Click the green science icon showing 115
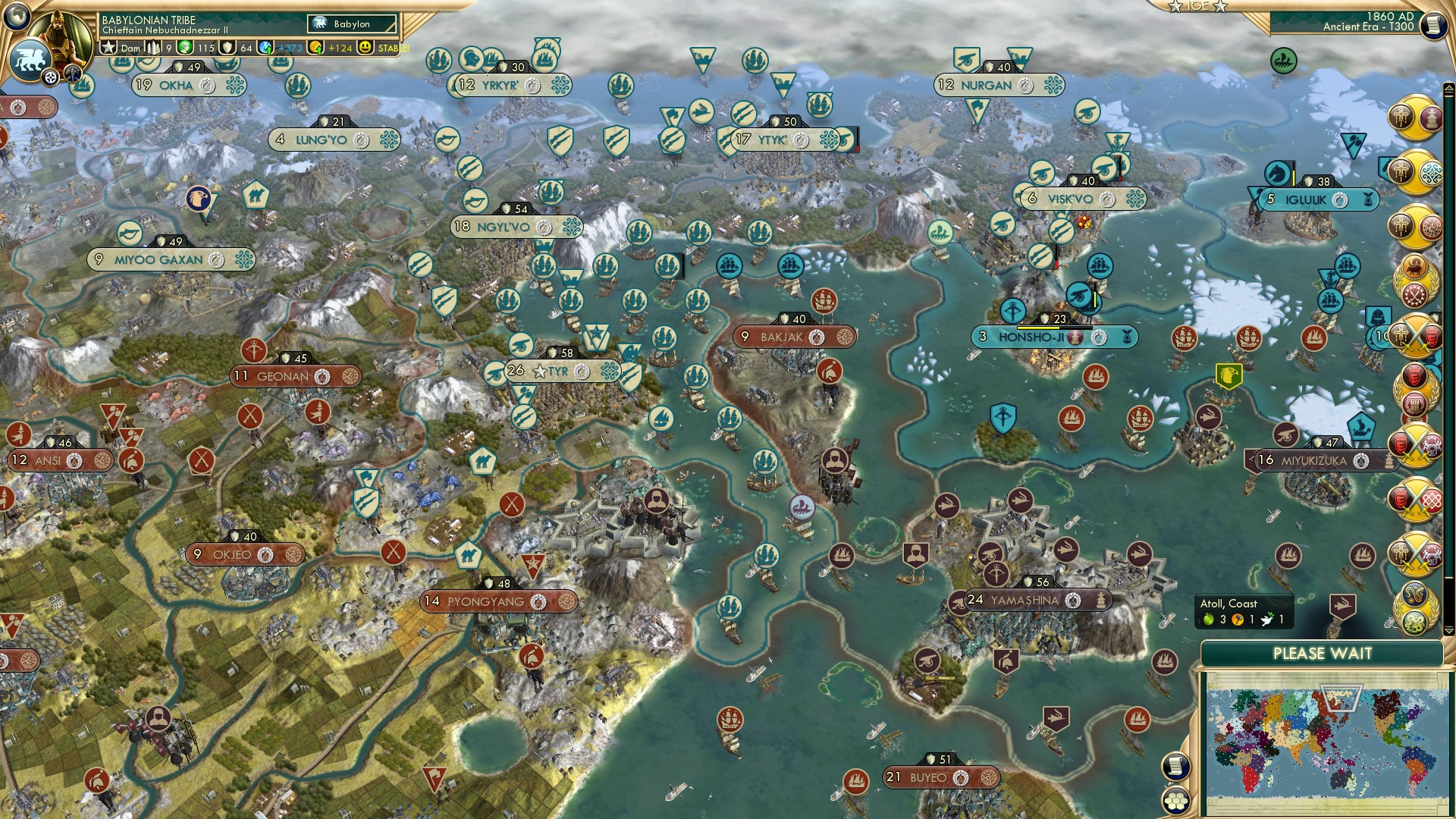1456x819 pixels. coord(184,48)
